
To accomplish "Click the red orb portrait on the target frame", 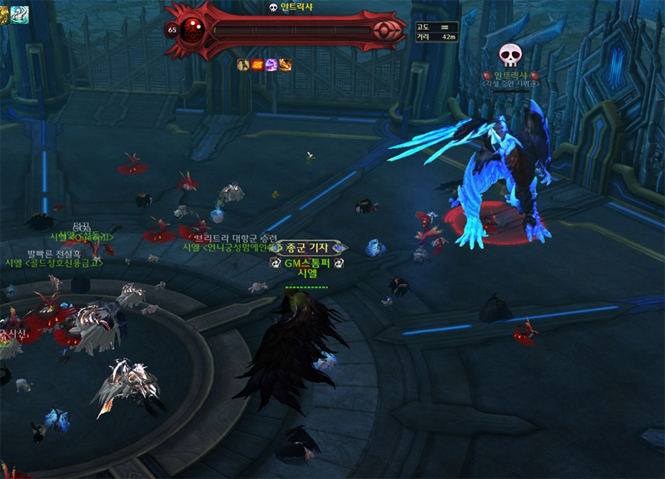I will pos(193,29).
